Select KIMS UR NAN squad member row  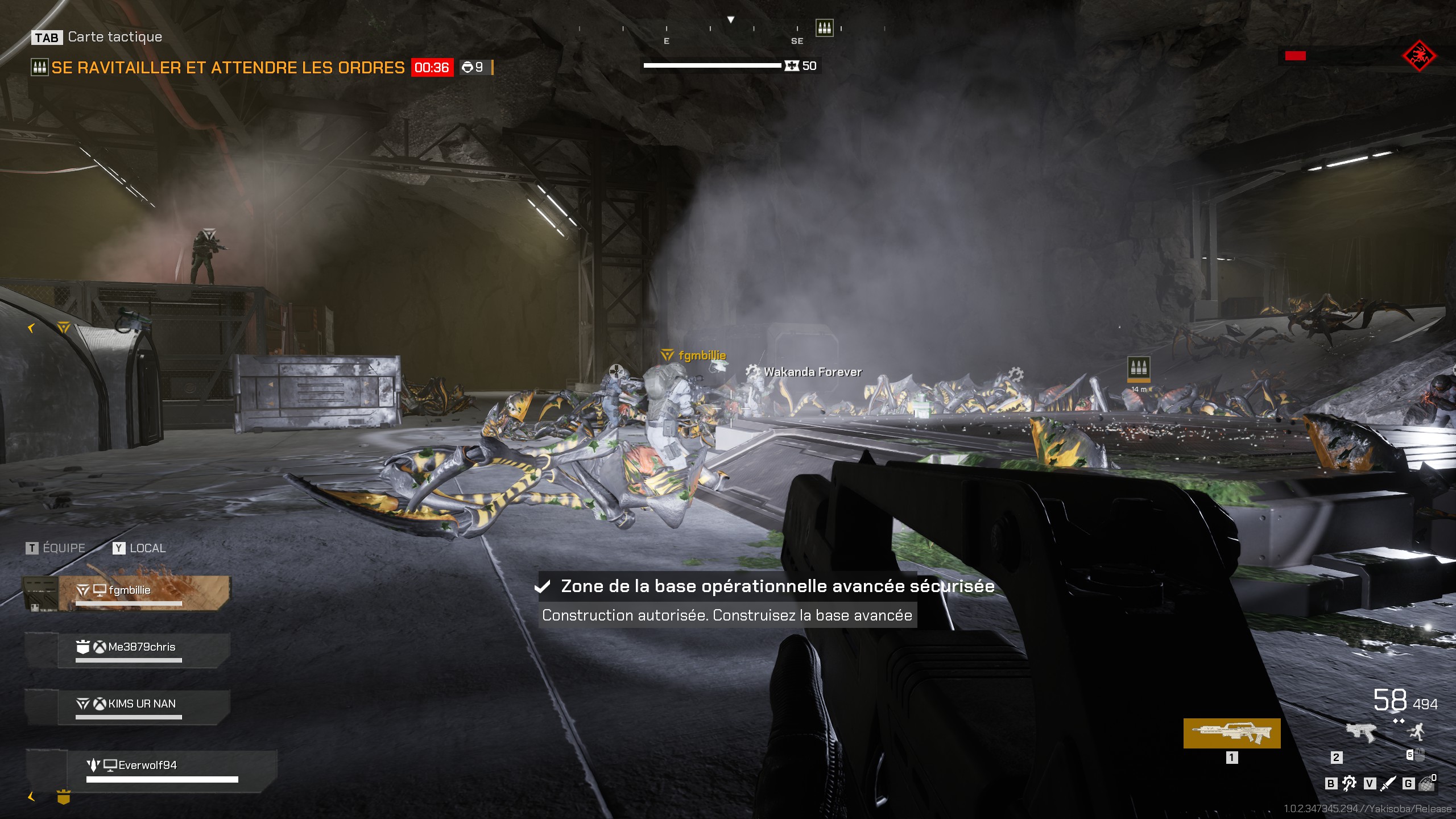[x=144, y=706]
